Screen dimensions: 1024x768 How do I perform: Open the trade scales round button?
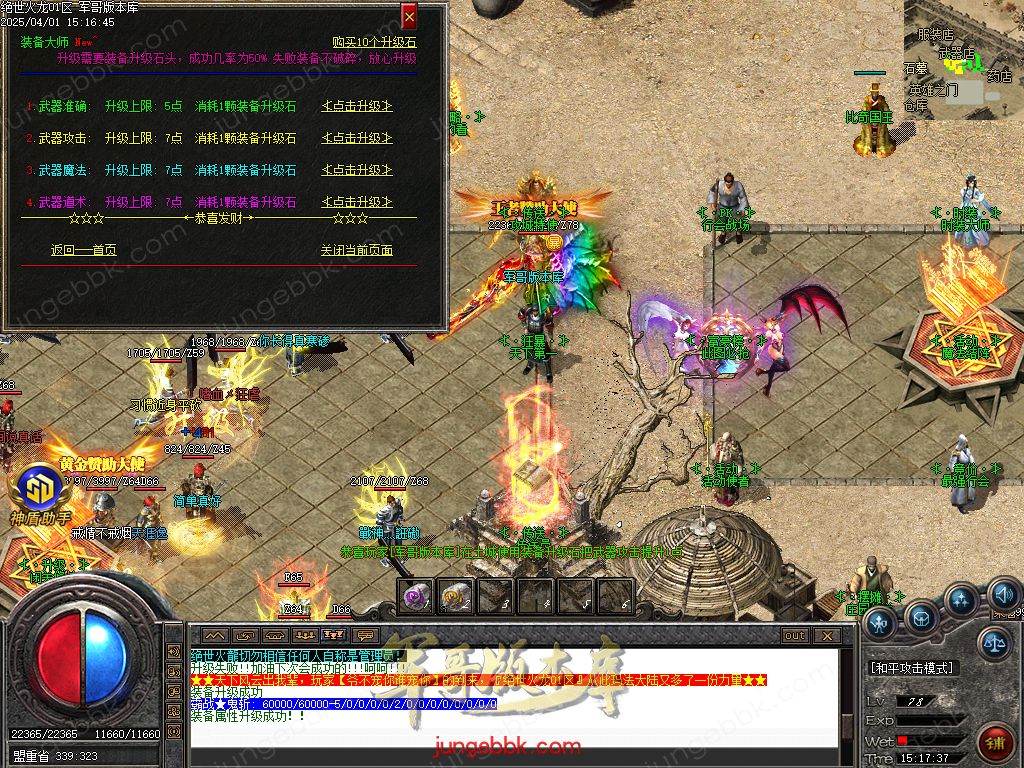[993, 643]
